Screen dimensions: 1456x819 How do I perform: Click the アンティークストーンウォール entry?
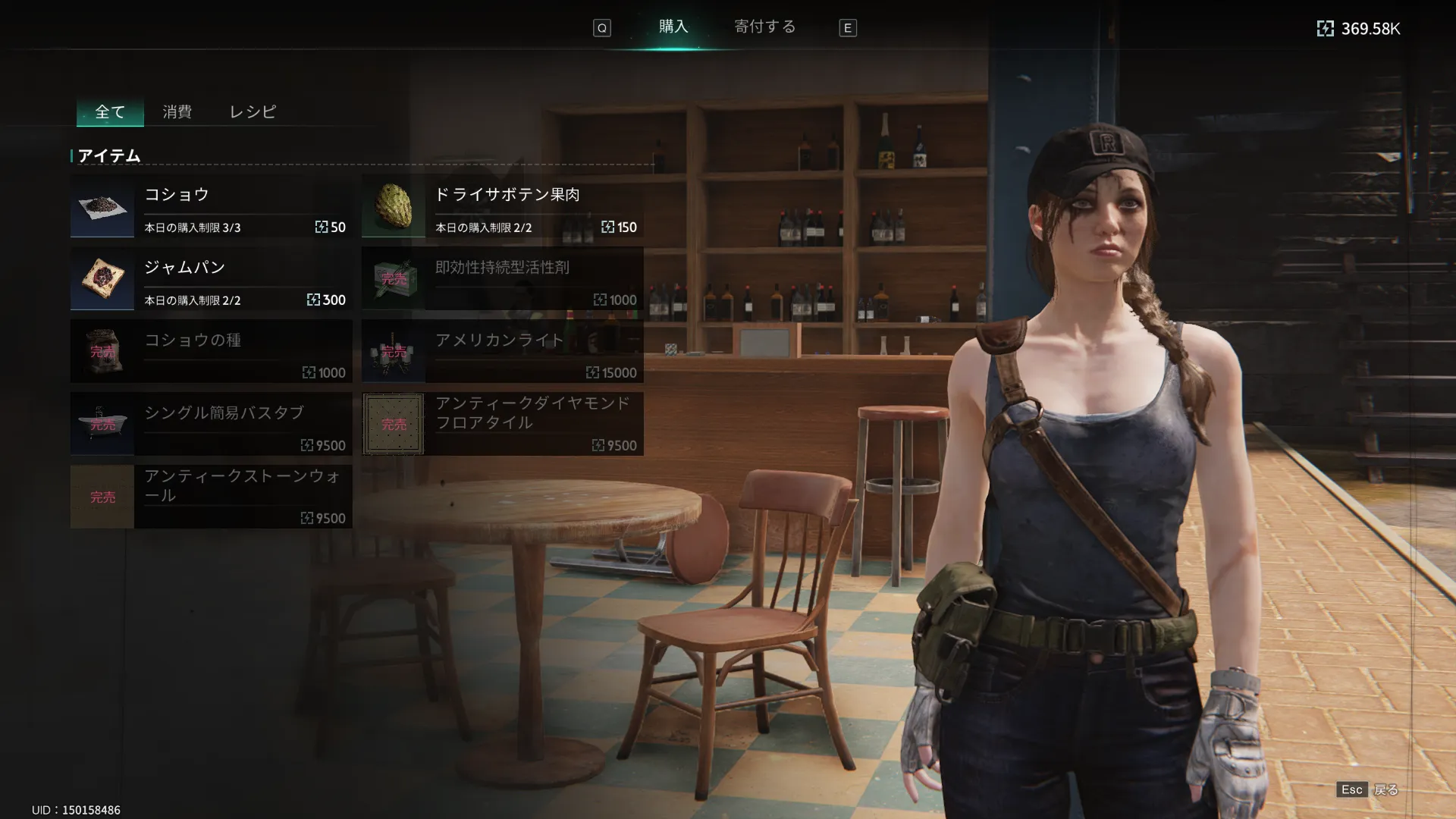pyautogui.click(x=211, y=497)
